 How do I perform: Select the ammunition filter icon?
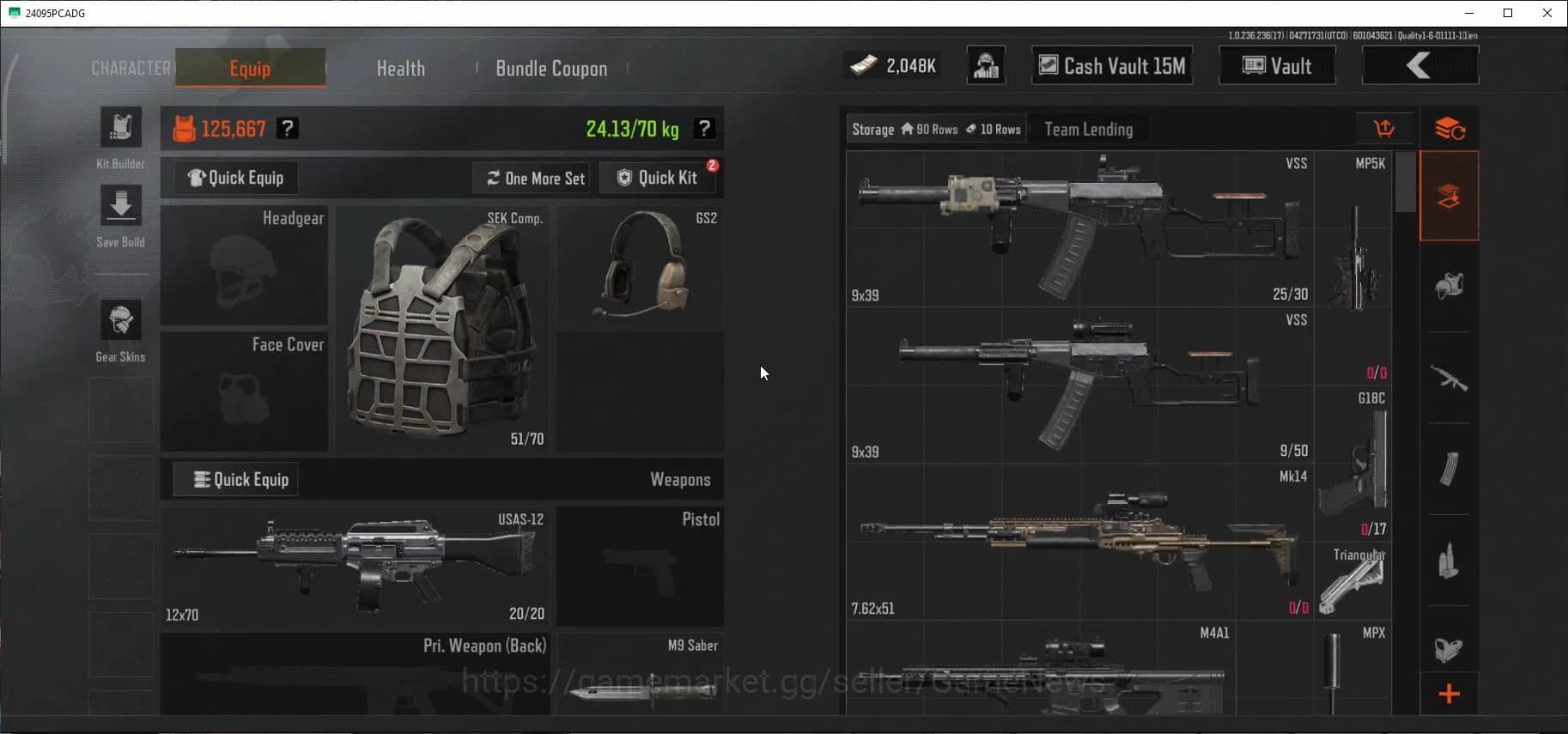[1449, 558]
